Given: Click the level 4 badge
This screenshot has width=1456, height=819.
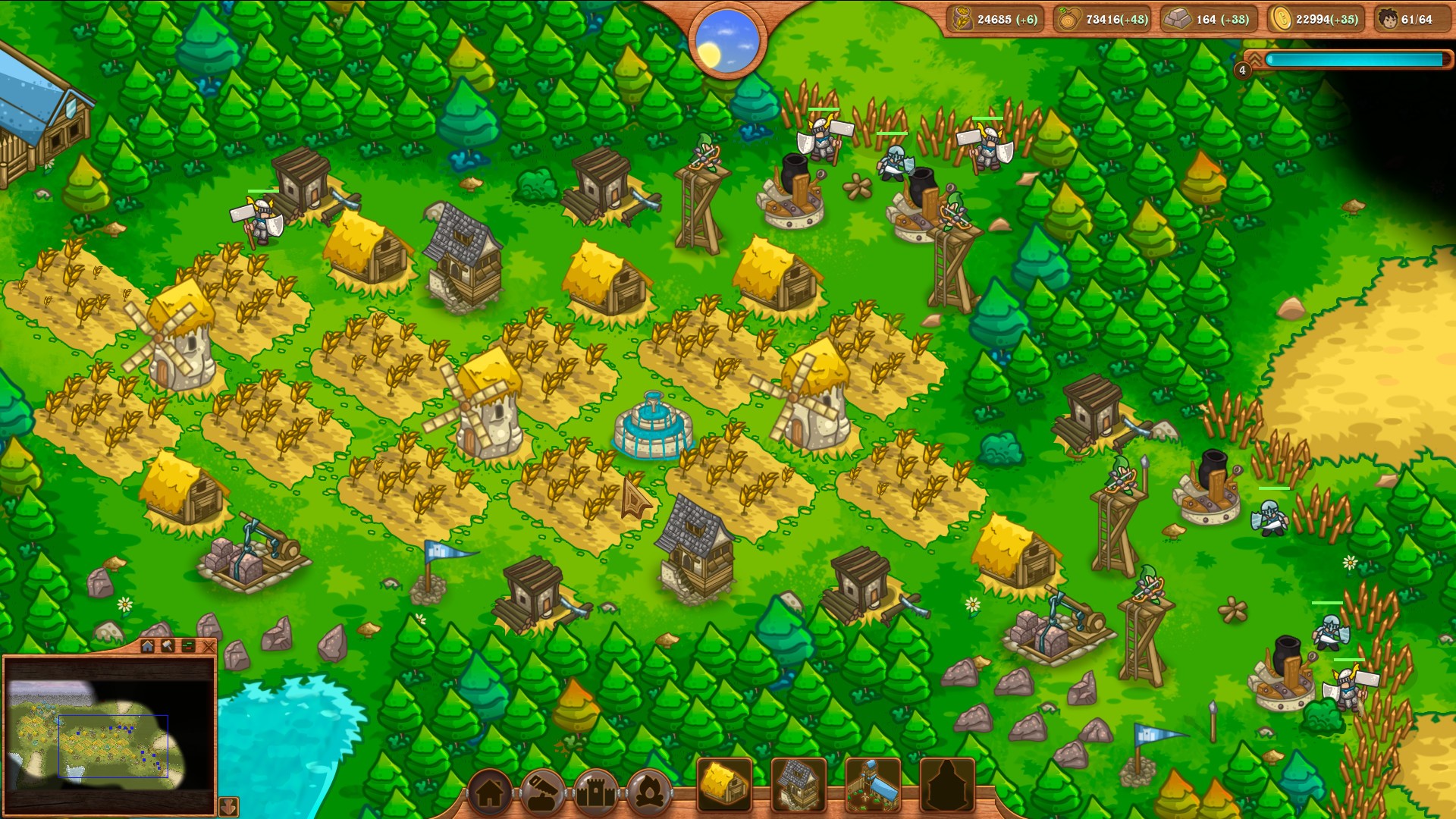Looking at the screenshot, I should [x=1242, y=71].
